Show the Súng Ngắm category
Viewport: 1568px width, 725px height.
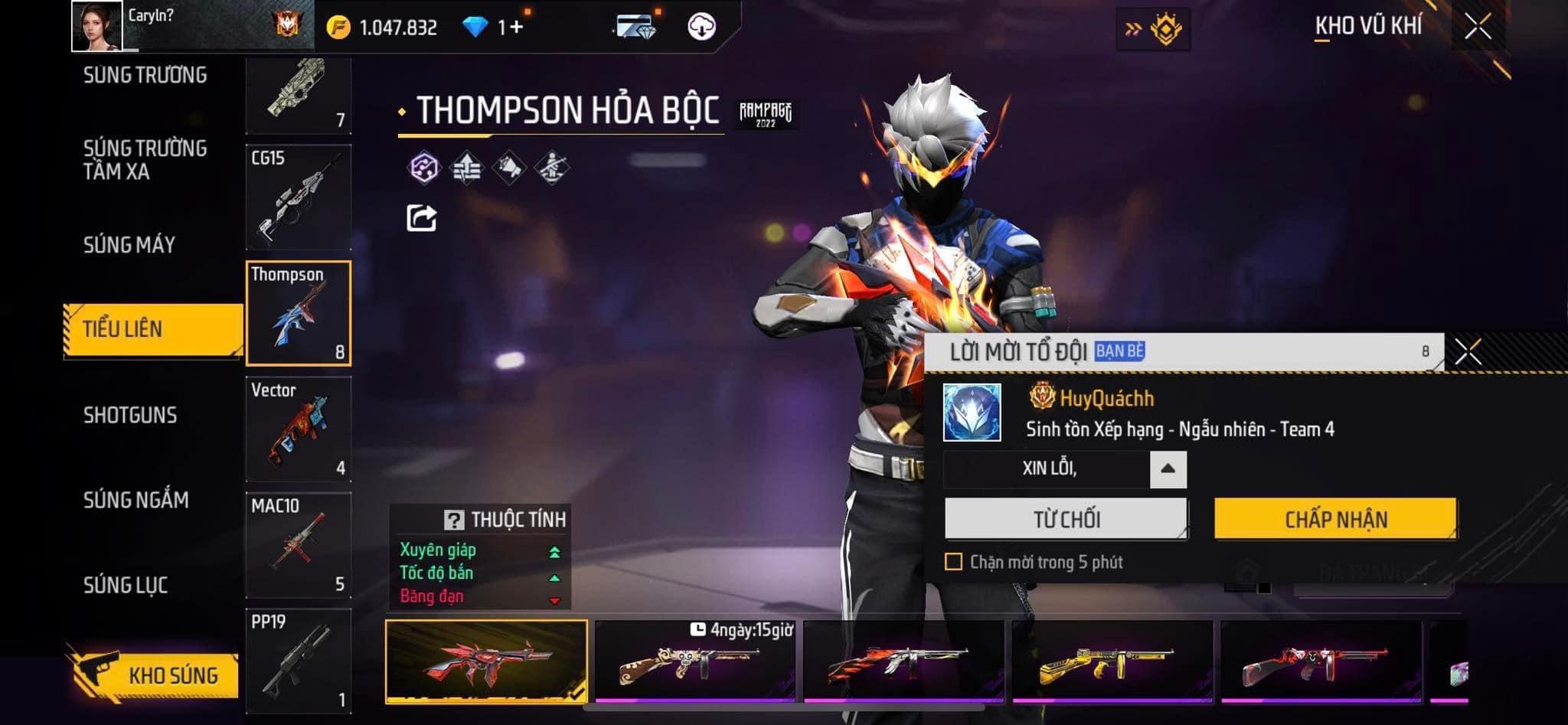pyautogui.click(x=136, y=500)
